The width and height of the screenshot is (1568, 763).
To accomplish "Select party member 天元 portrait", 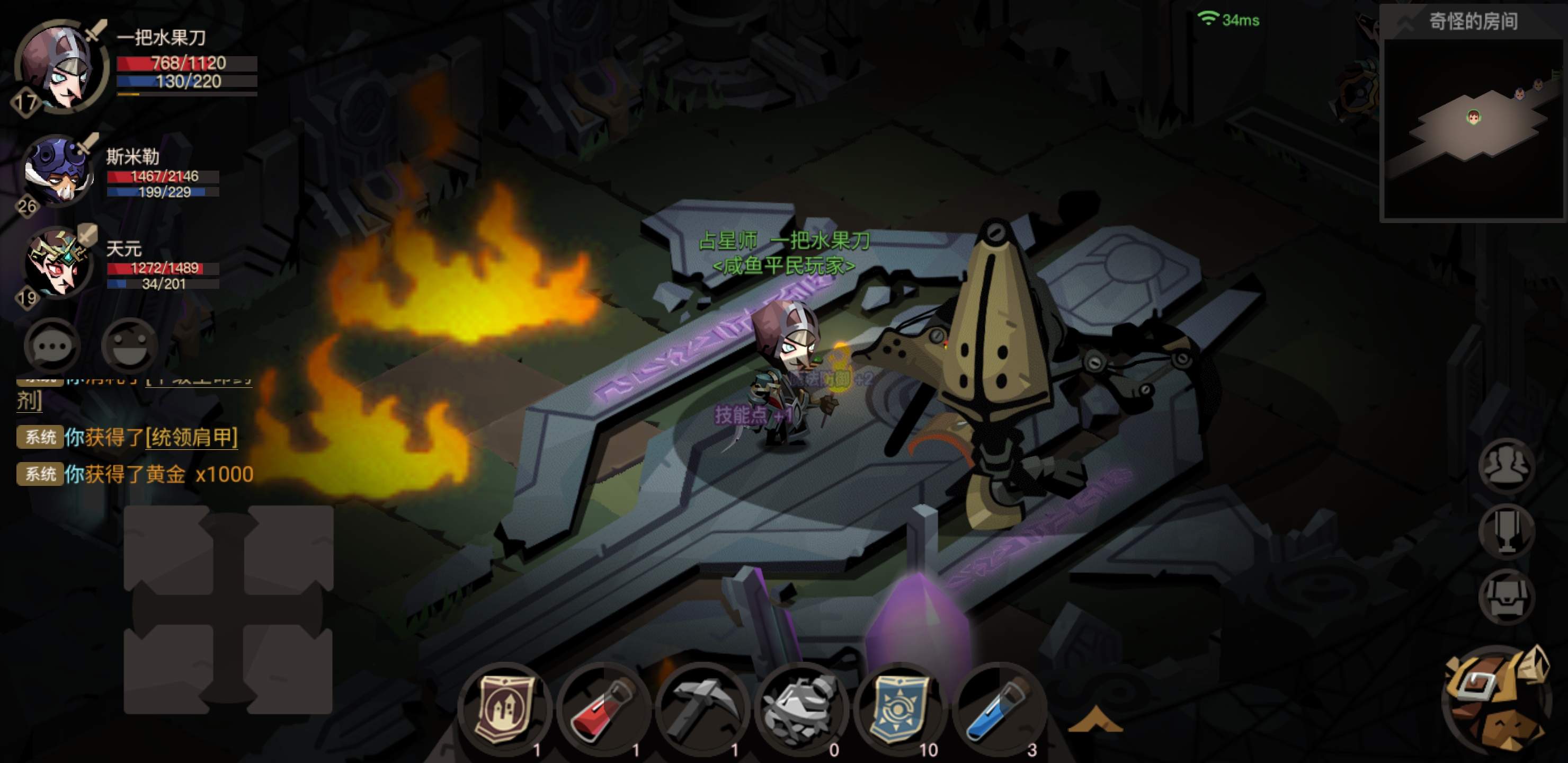I will [x=58, y=262].
